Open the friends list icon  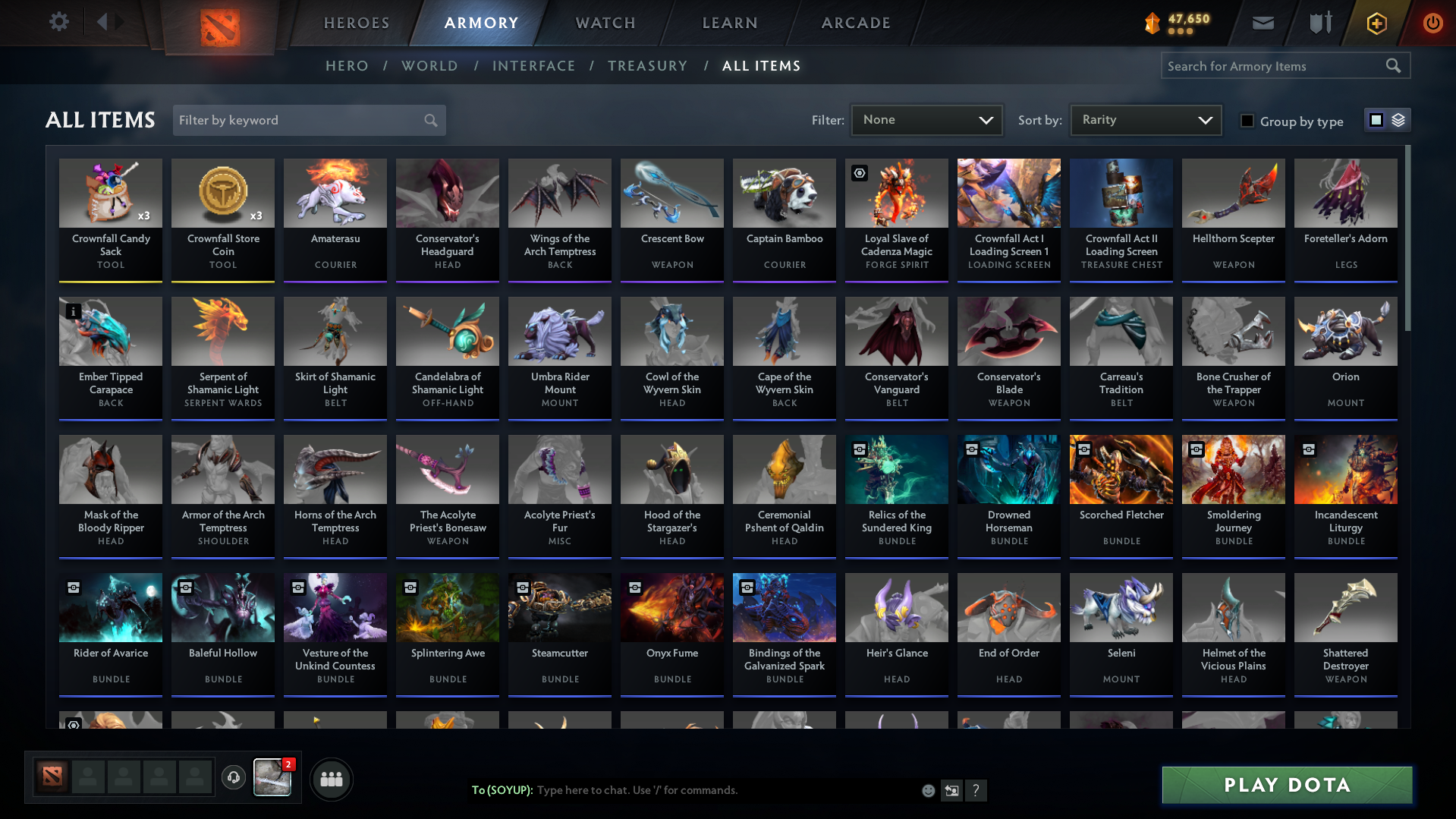click(331, 779)
